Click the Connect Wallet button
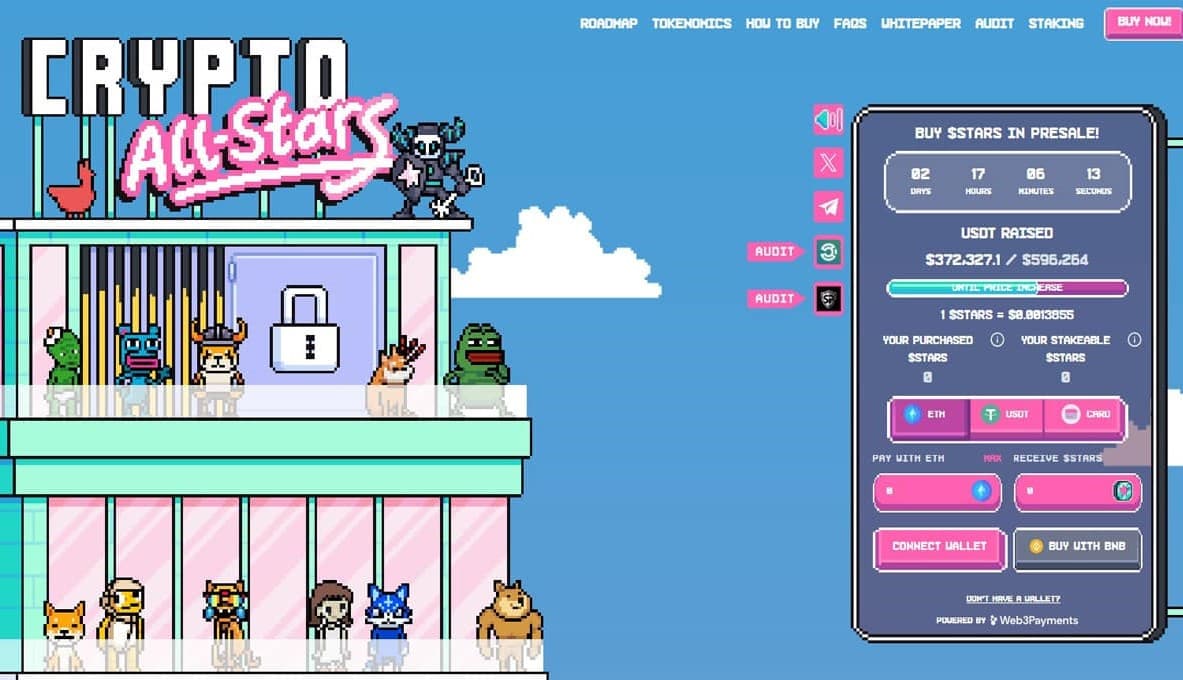 (x=939, y=547)
